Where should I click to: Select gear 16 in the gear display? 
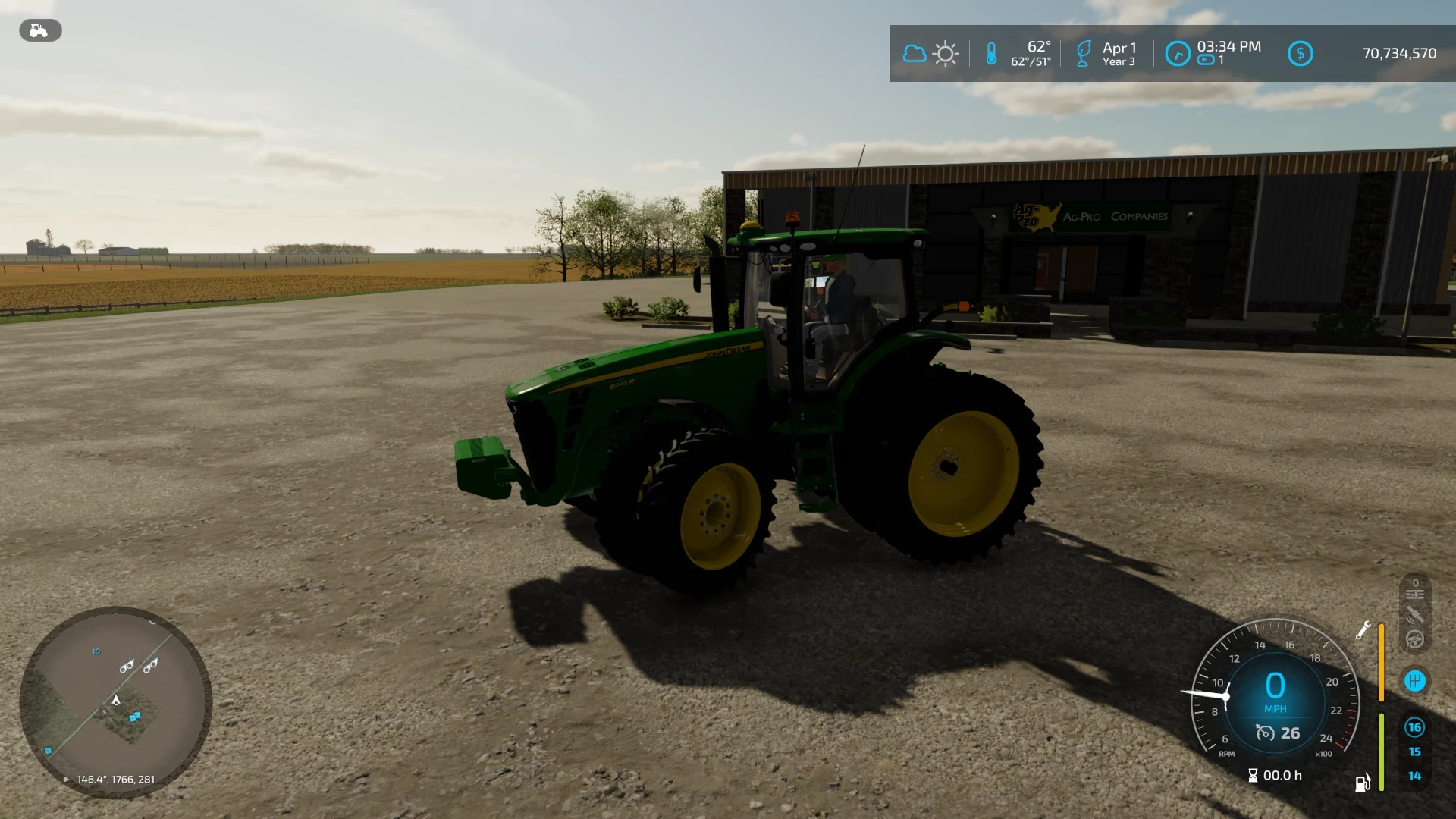click(x=1415, y=726)
